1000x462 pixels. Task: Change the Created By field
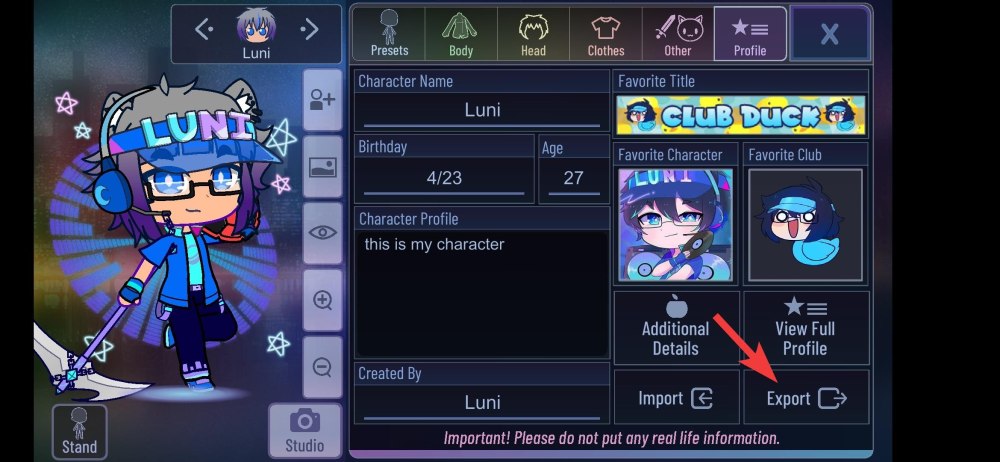click(x=482, y=402)
